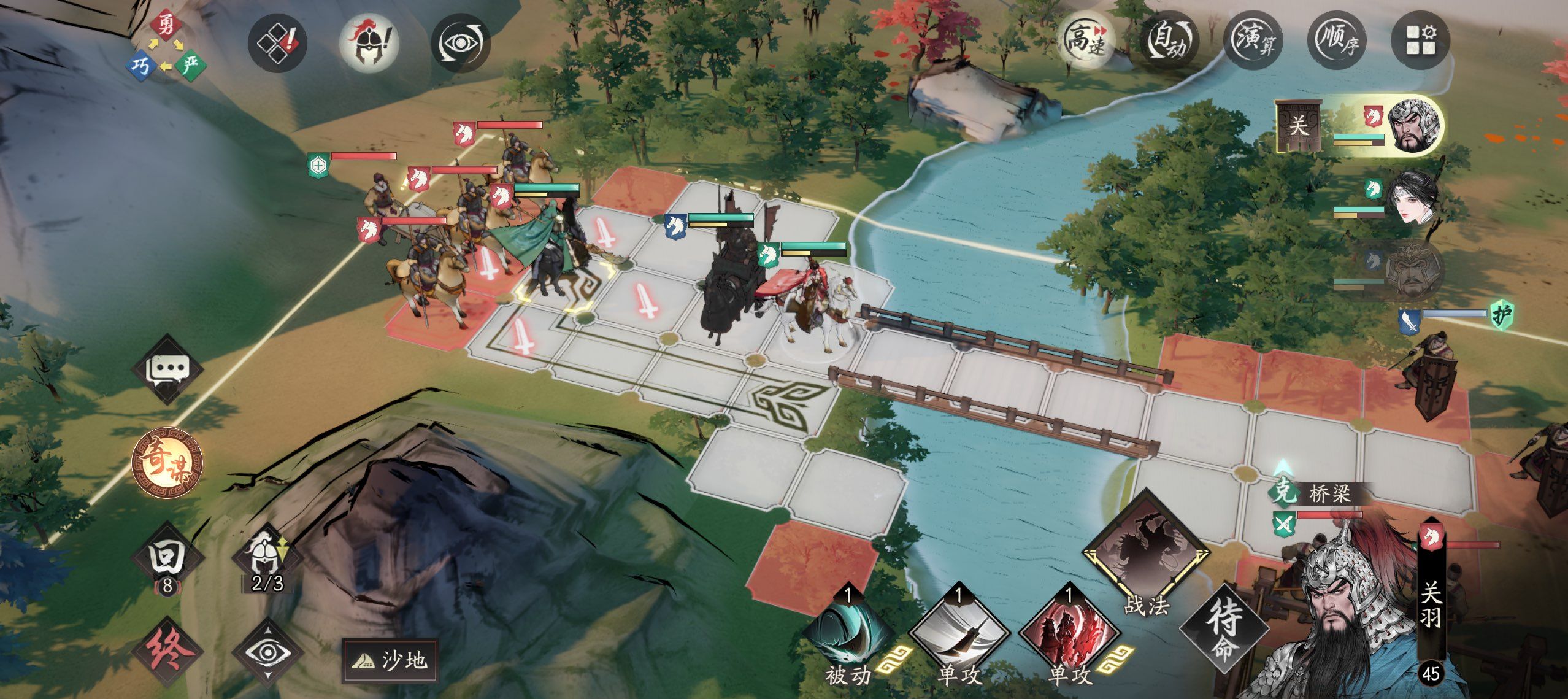1568x699 pixels.
Task: Show the 顺序 turn order
Action: pos(1337,41)
